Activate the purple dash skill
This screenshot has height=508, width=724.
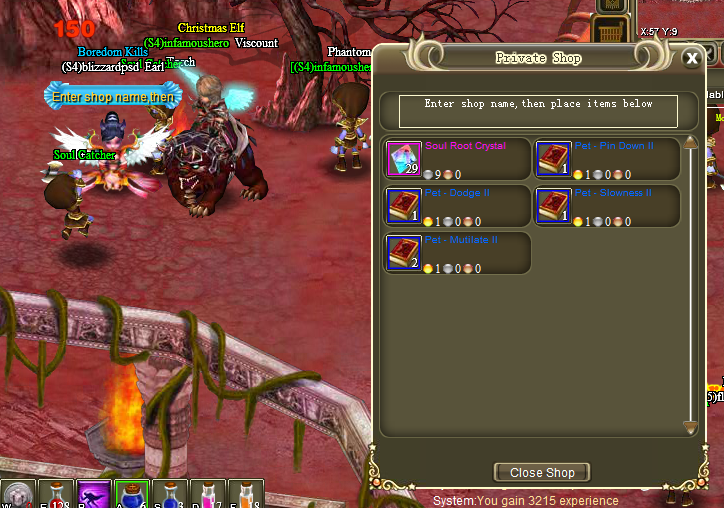pos(95,495)
